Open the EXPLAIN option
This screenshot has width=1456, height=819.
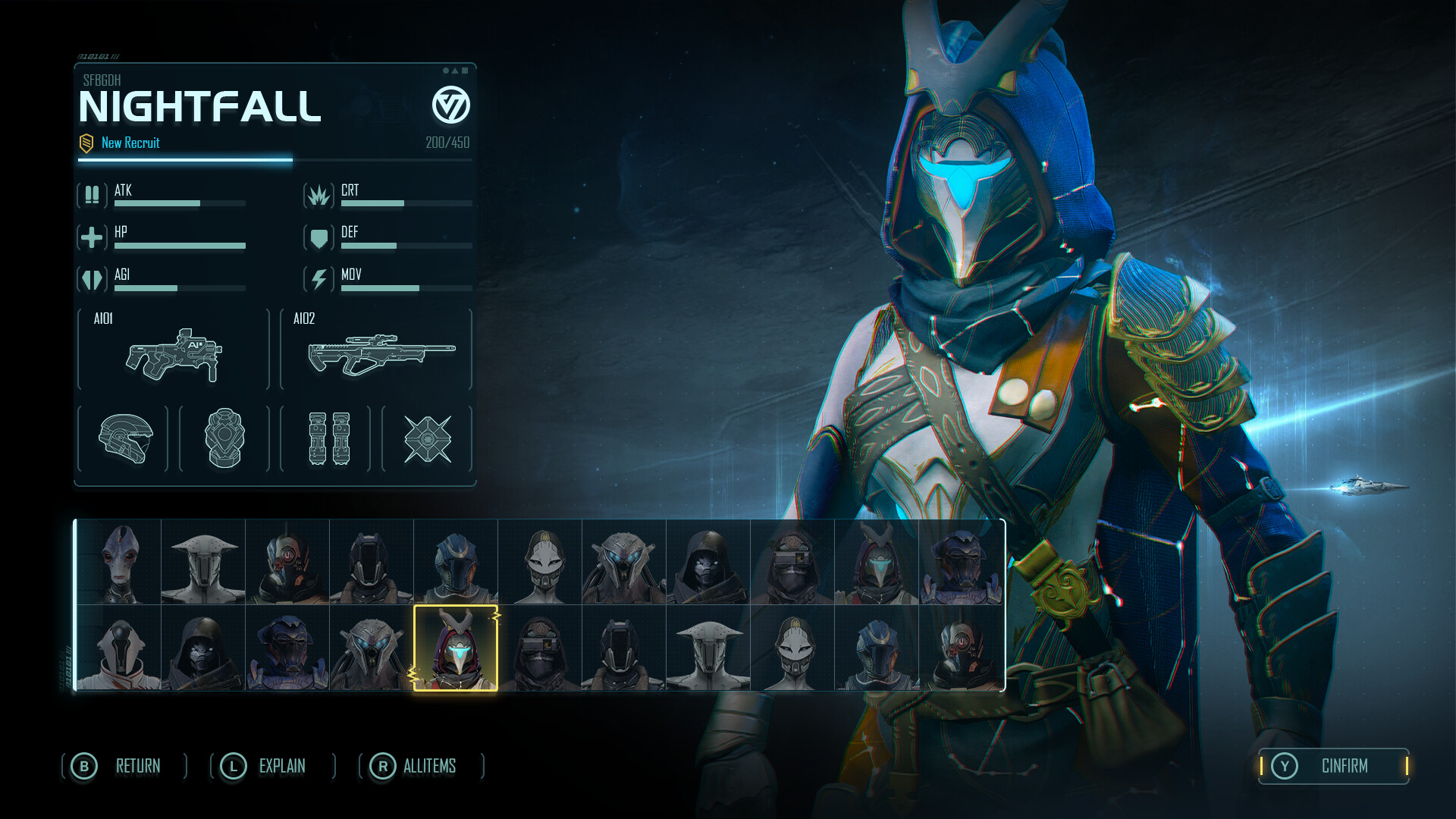click(272, 766)
